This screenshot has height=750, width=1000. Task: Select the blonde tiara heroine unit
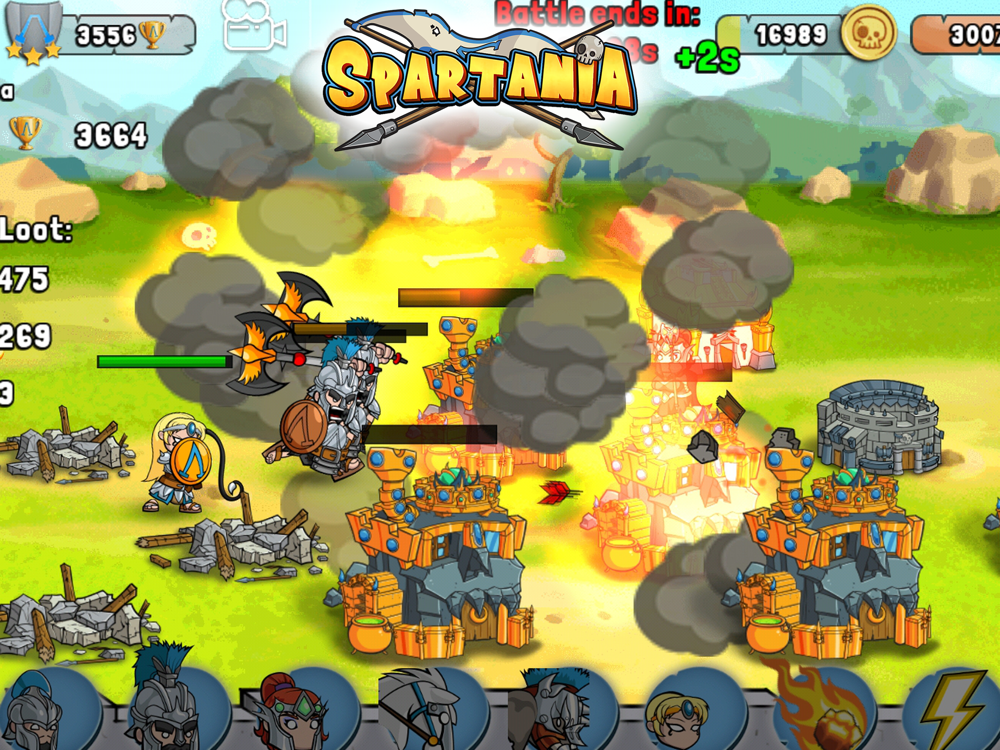pyautogui.click(x=680, y=712)
